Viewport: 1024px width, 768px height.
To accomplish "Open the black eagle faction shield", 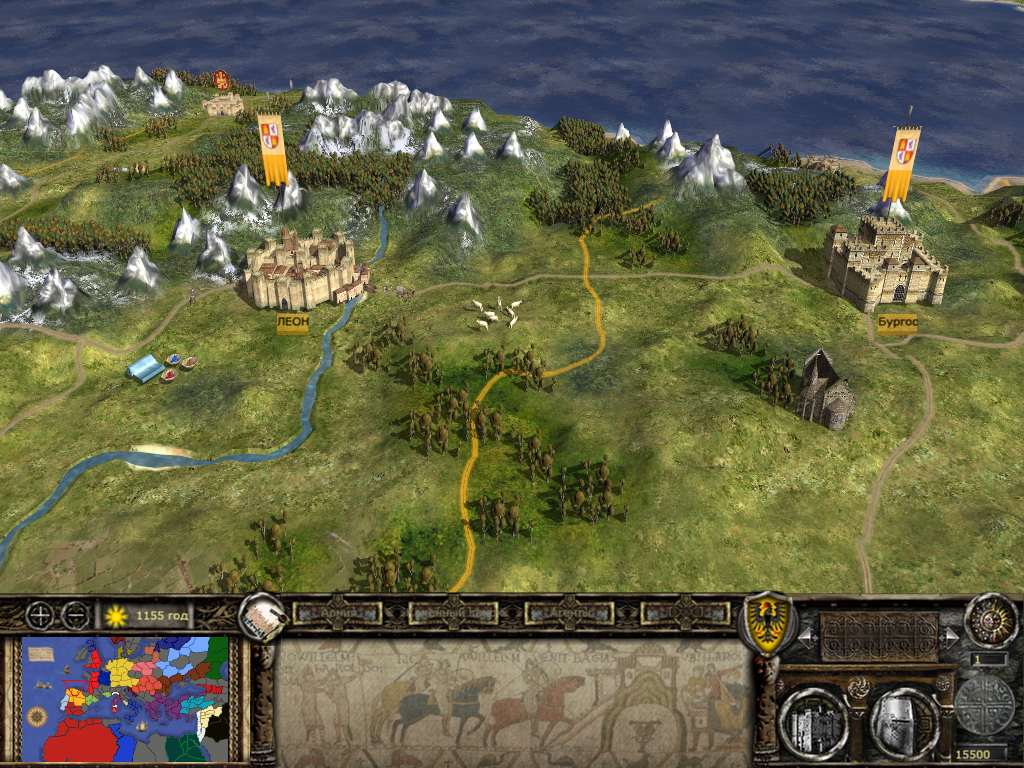I will pyautogui.click(x=765, y=623).
